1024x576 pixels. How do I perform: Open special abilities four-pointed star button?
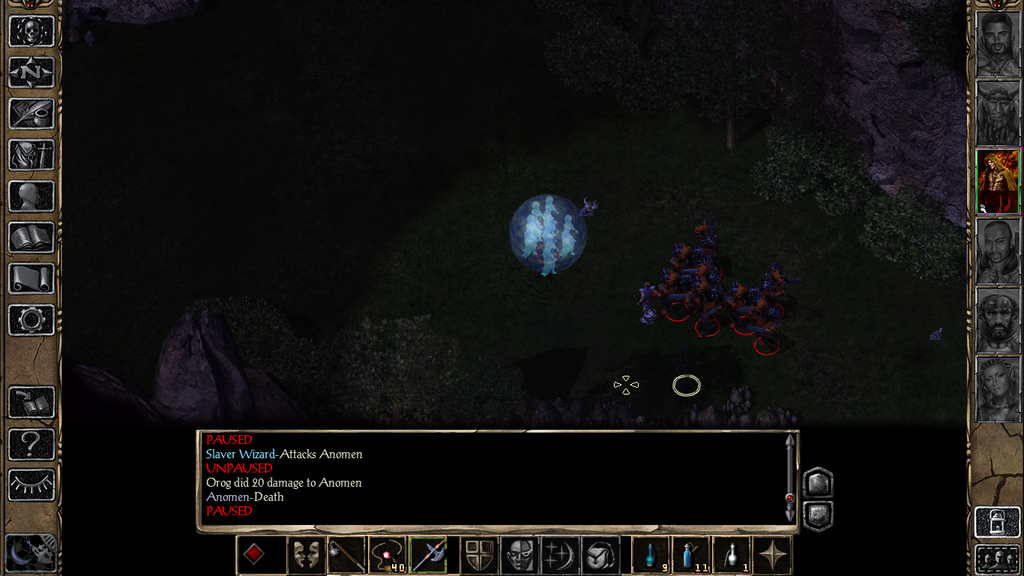tap(772, 555)
